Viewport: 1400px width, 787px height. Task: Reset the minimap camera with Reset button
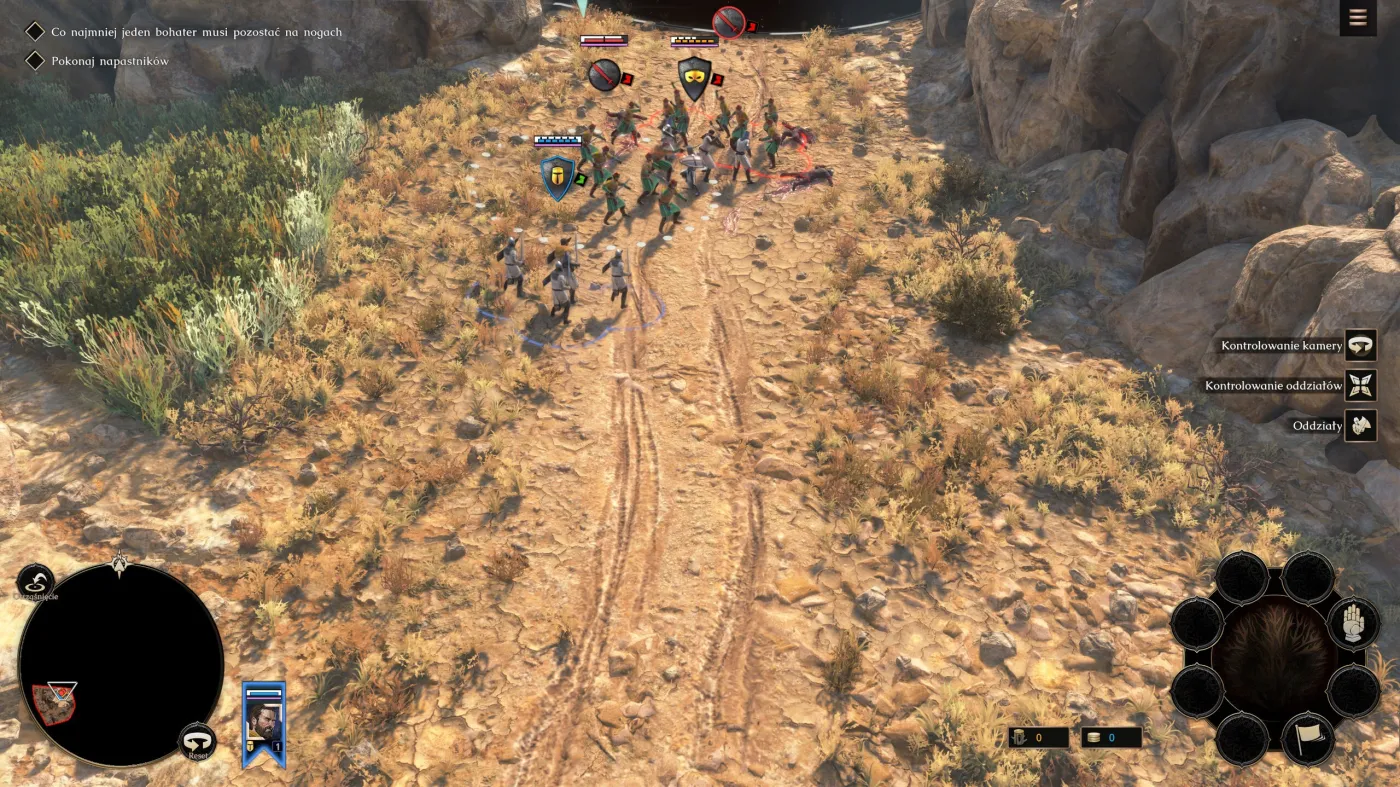pyautogui.click(x=197, y=743)
